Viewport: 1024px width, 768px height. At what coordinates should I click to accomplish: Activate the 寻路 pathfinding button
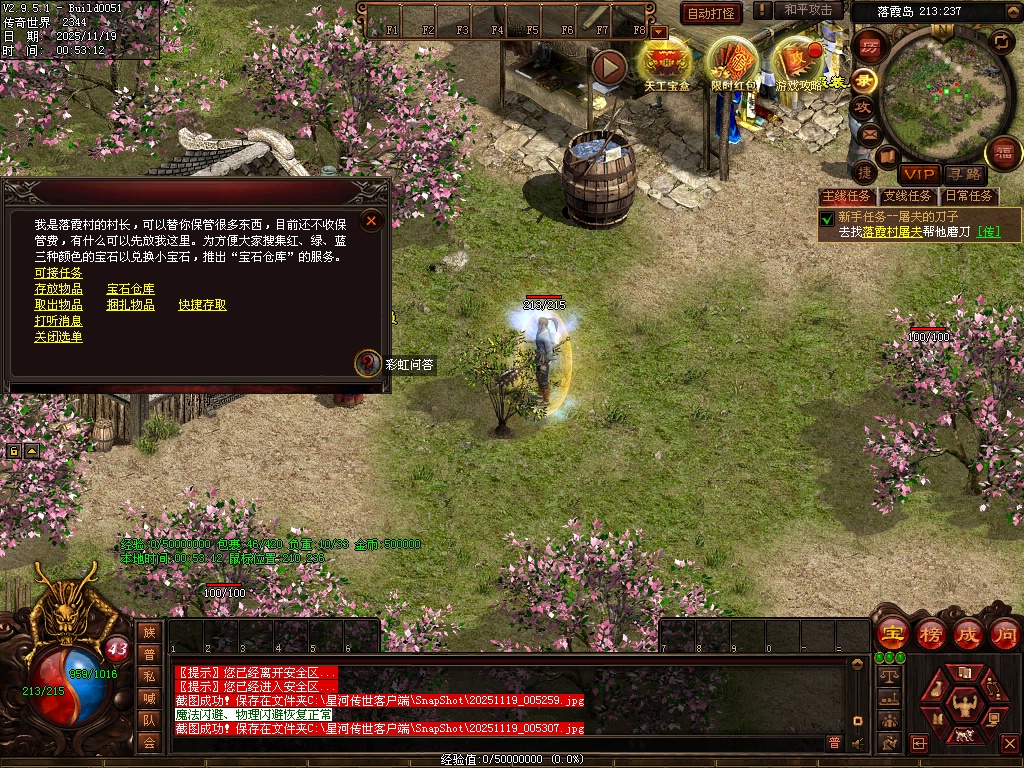tap(964, 174)
